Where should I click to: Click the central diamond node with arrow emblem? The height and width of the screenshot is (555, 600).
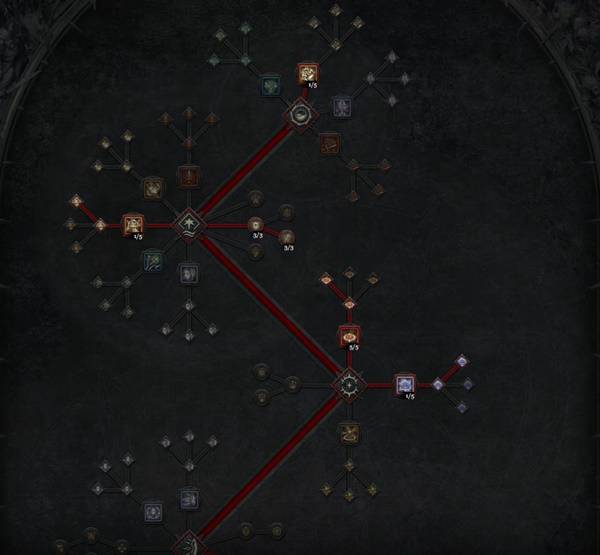pyautogui.click(x=188, y=223)
